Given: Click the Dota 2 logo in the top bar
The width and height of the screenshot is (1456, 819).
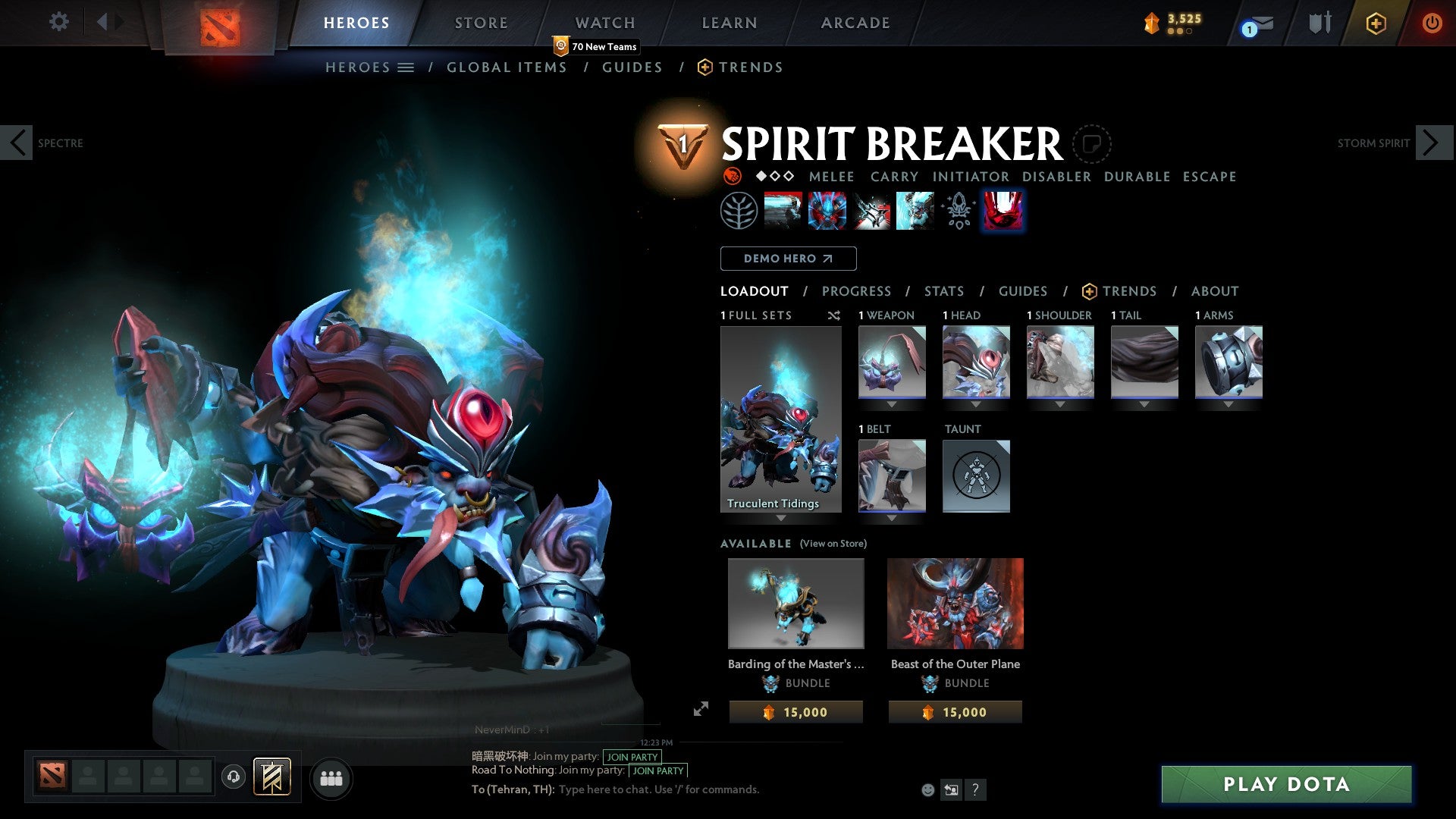Looking at the screenshot, I should [221, 22].
